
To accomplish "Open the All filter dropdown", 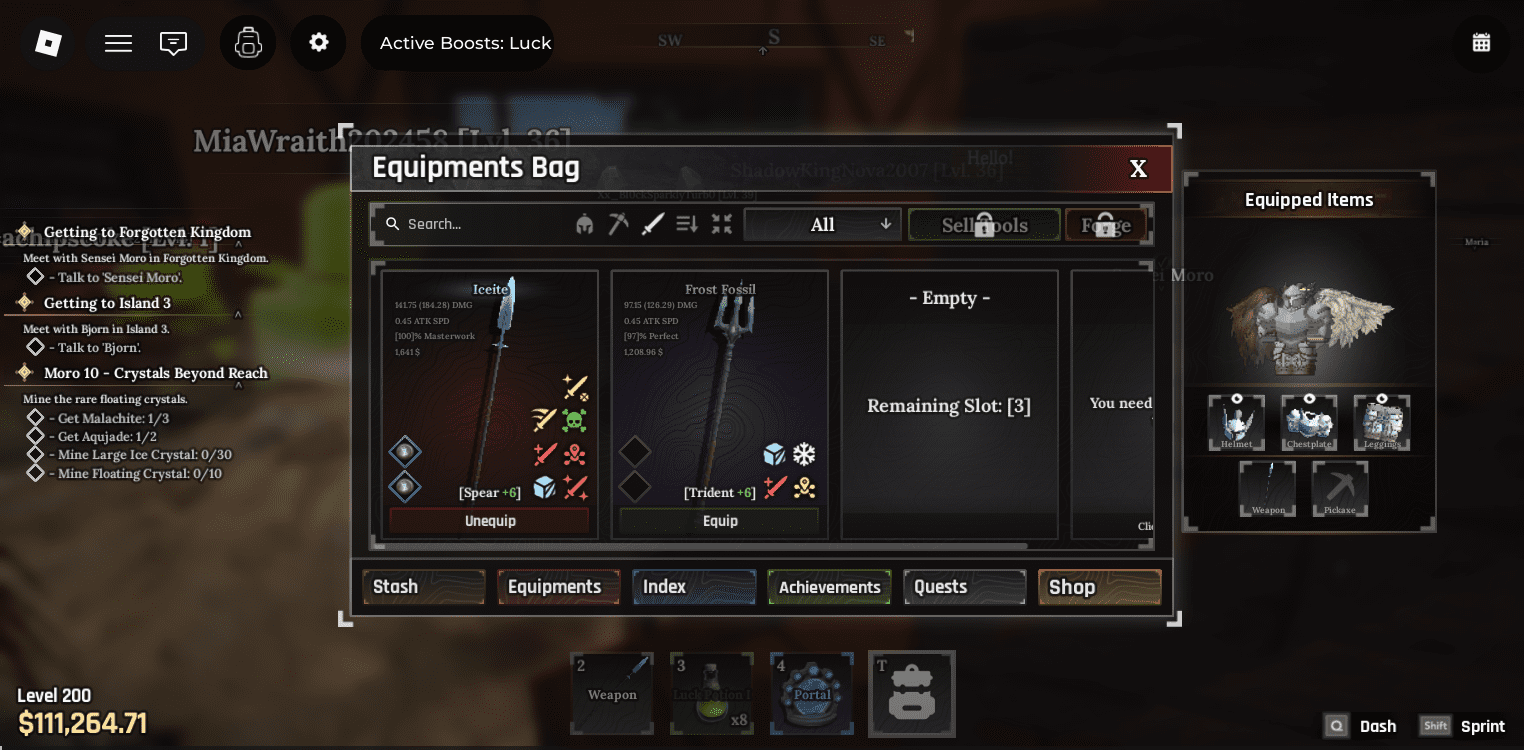I will coord(823,225).
